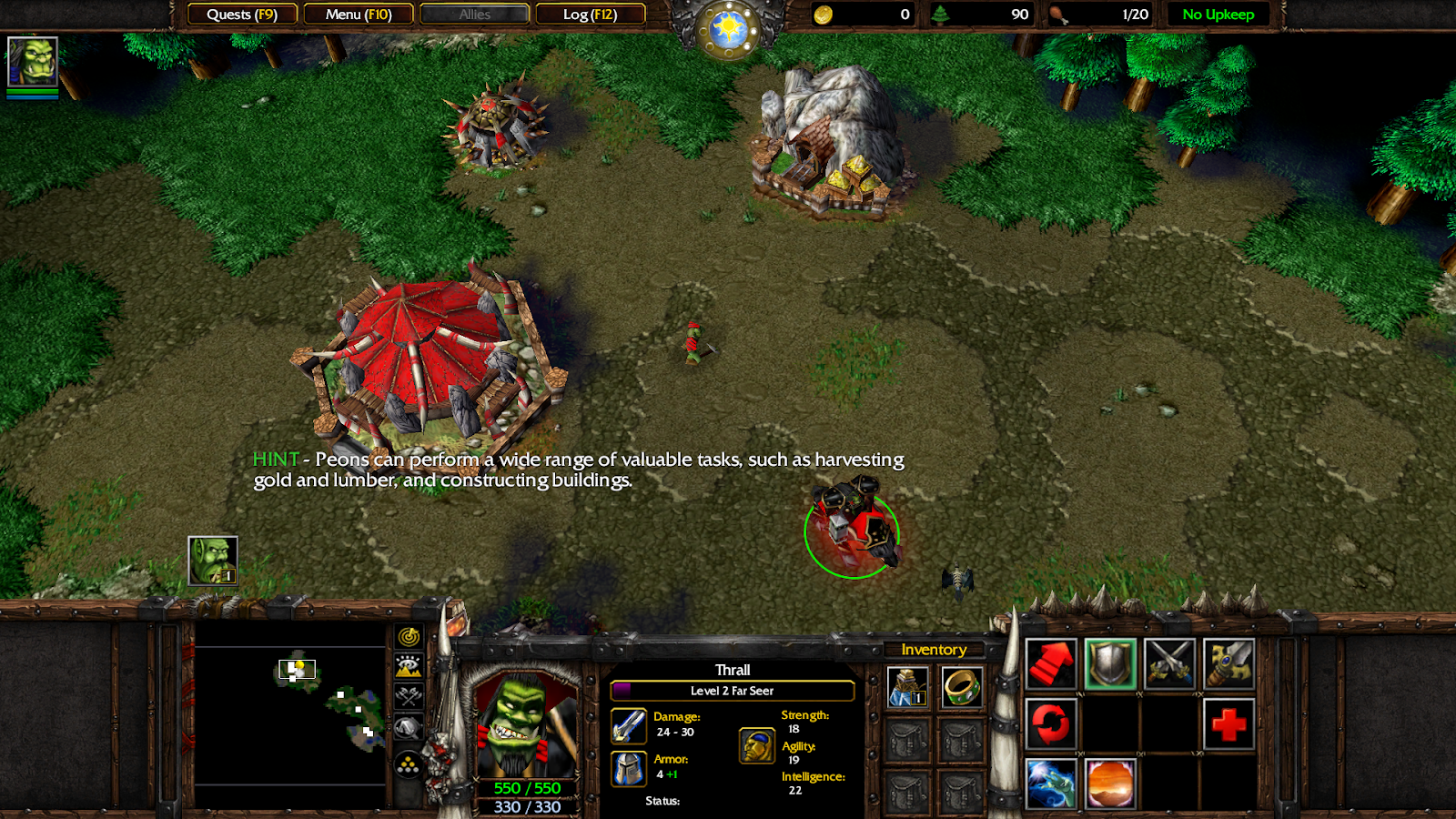Activate the Patrol circular arrows command

coord(1051,724)
